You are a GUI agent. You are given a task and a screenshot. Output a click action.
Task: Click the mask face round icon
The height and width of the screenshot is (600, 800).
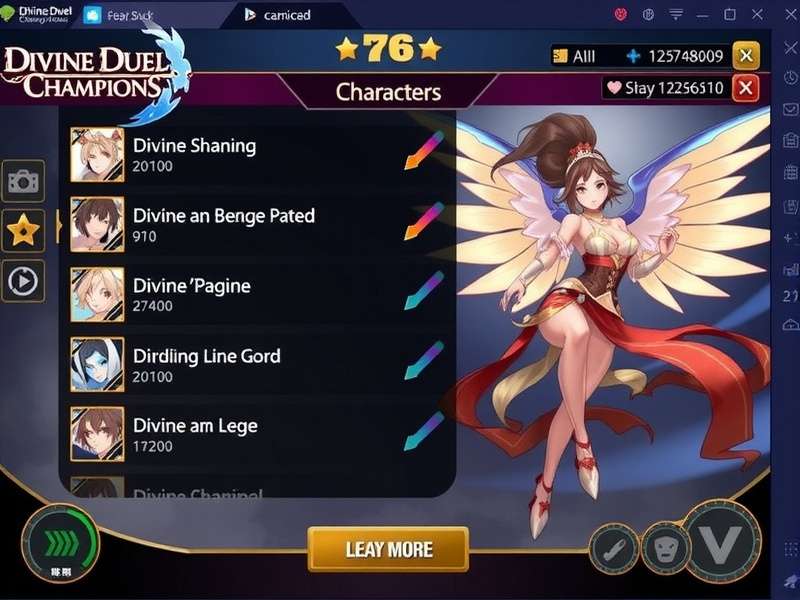(x=665, y=547)
